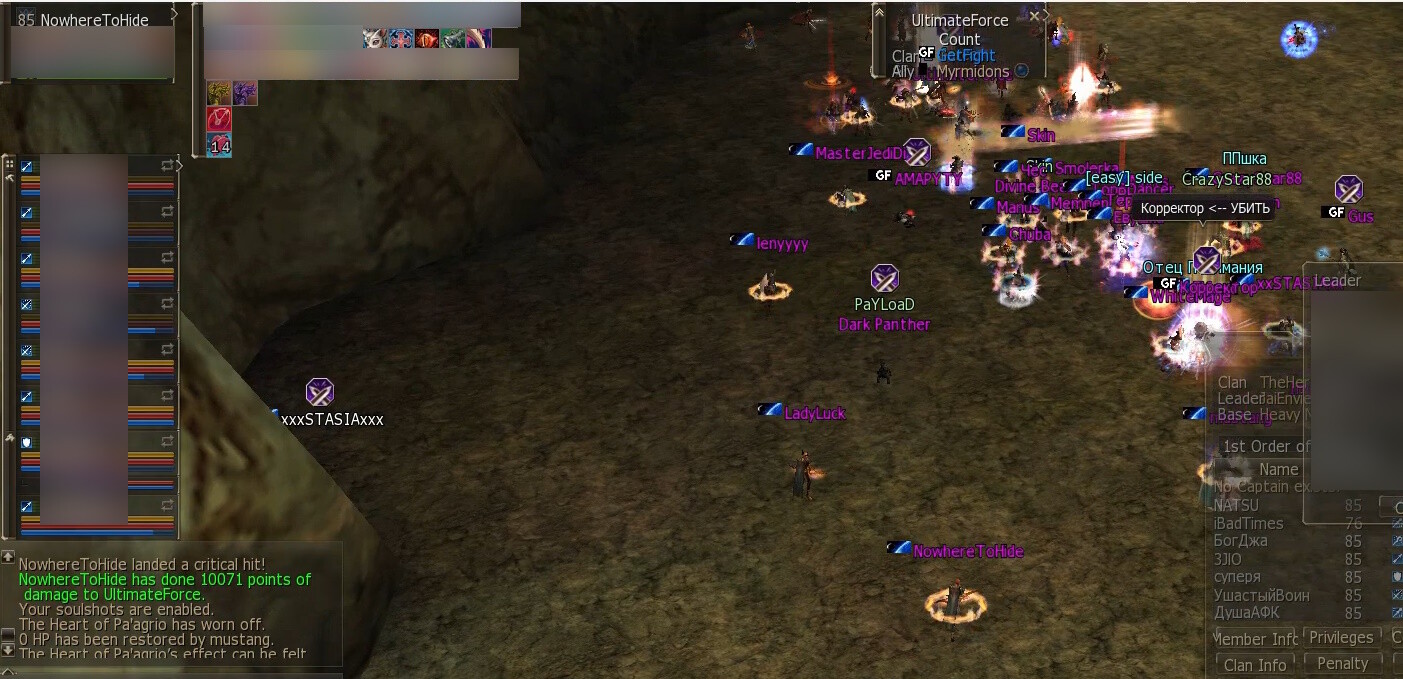Click the purple dragon debuff icon
The width and height of the screenshot is (1403, 679).
pos(245,93)
